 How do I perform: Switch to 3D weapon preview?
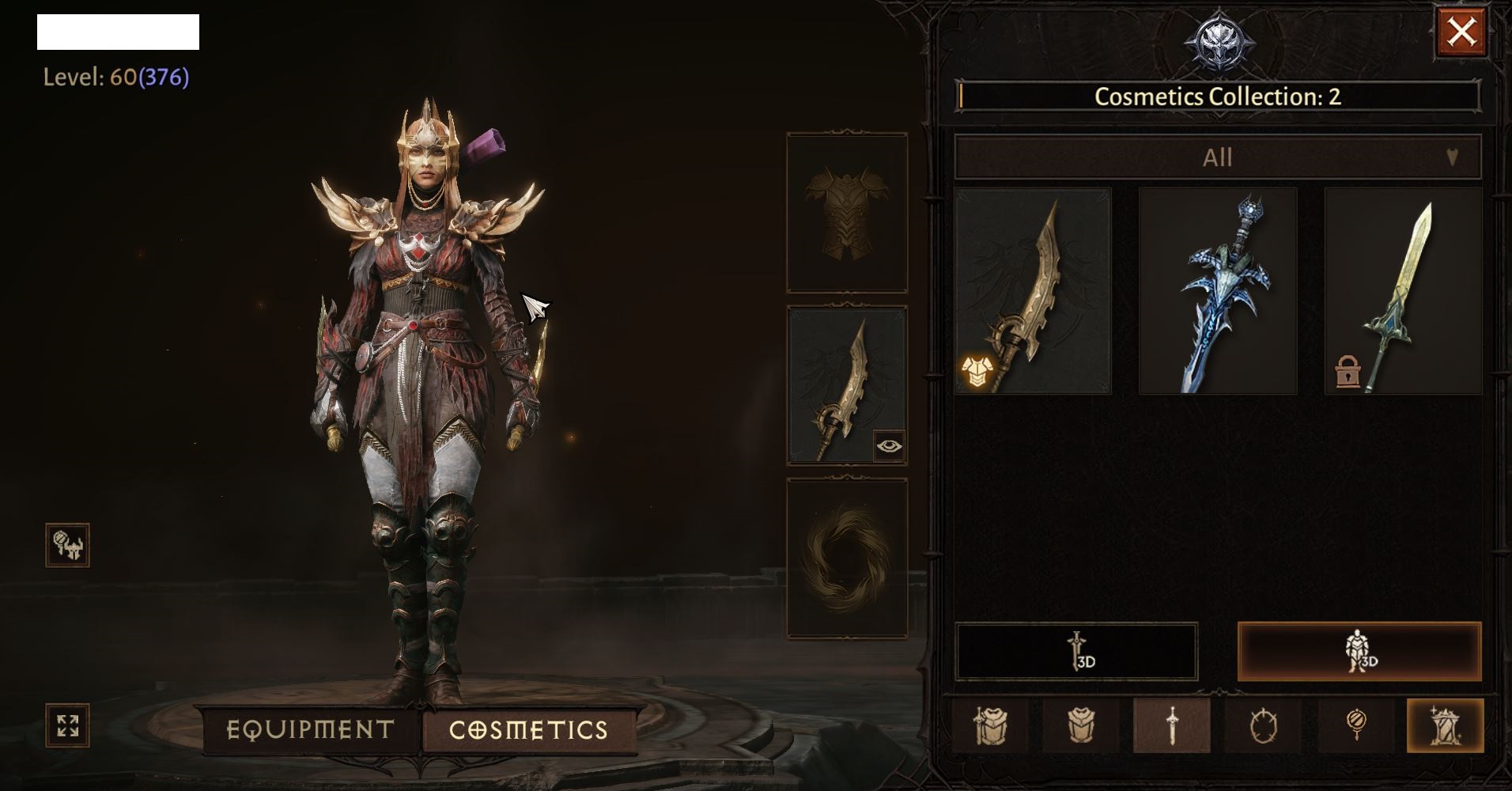[1076, 652]
